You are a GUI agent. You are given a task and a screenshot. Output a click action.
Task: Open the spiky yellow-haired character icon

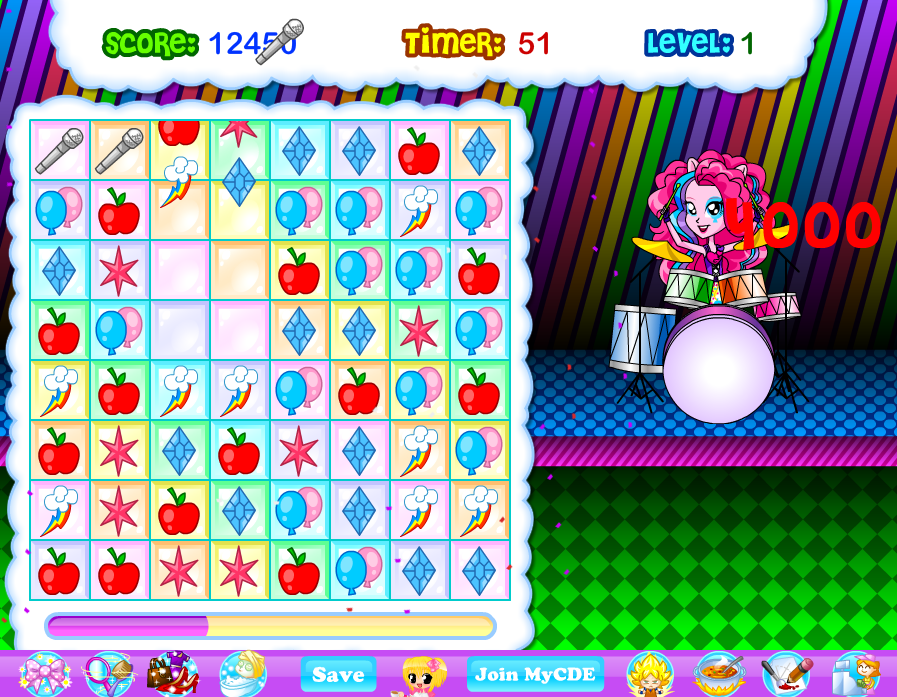click(x=650, y=674)
